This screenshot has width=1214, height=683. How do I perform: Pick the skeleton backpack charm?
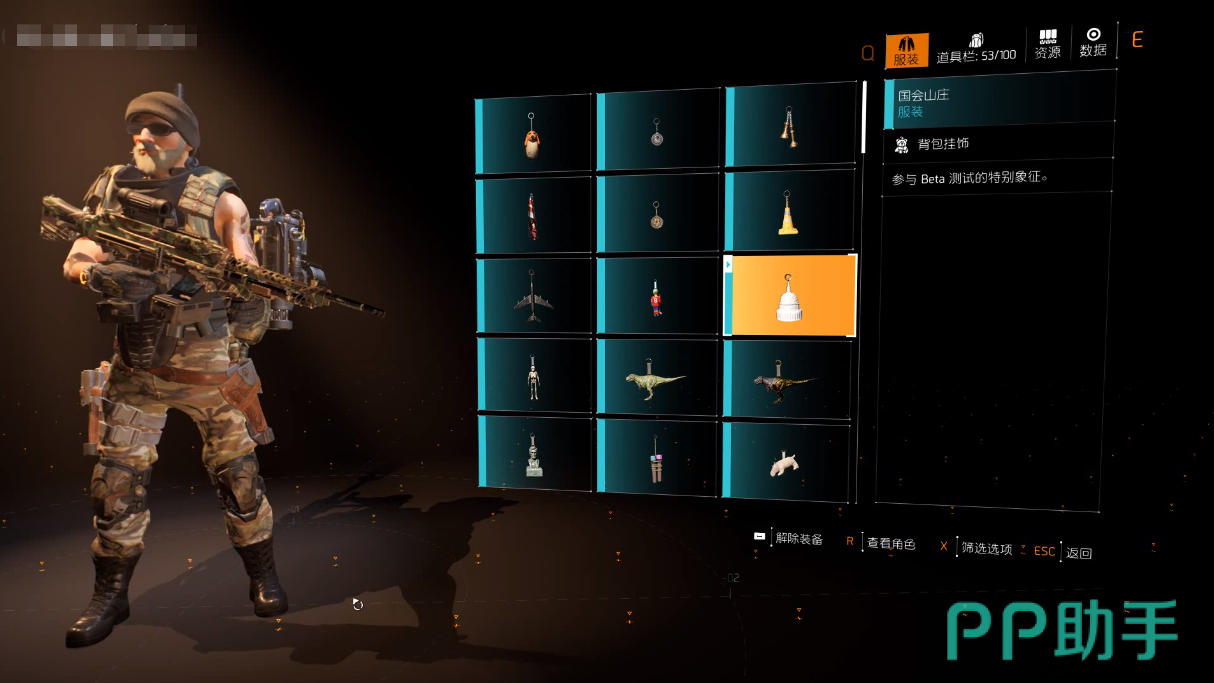pyautogui.click(x=534, y=377)
